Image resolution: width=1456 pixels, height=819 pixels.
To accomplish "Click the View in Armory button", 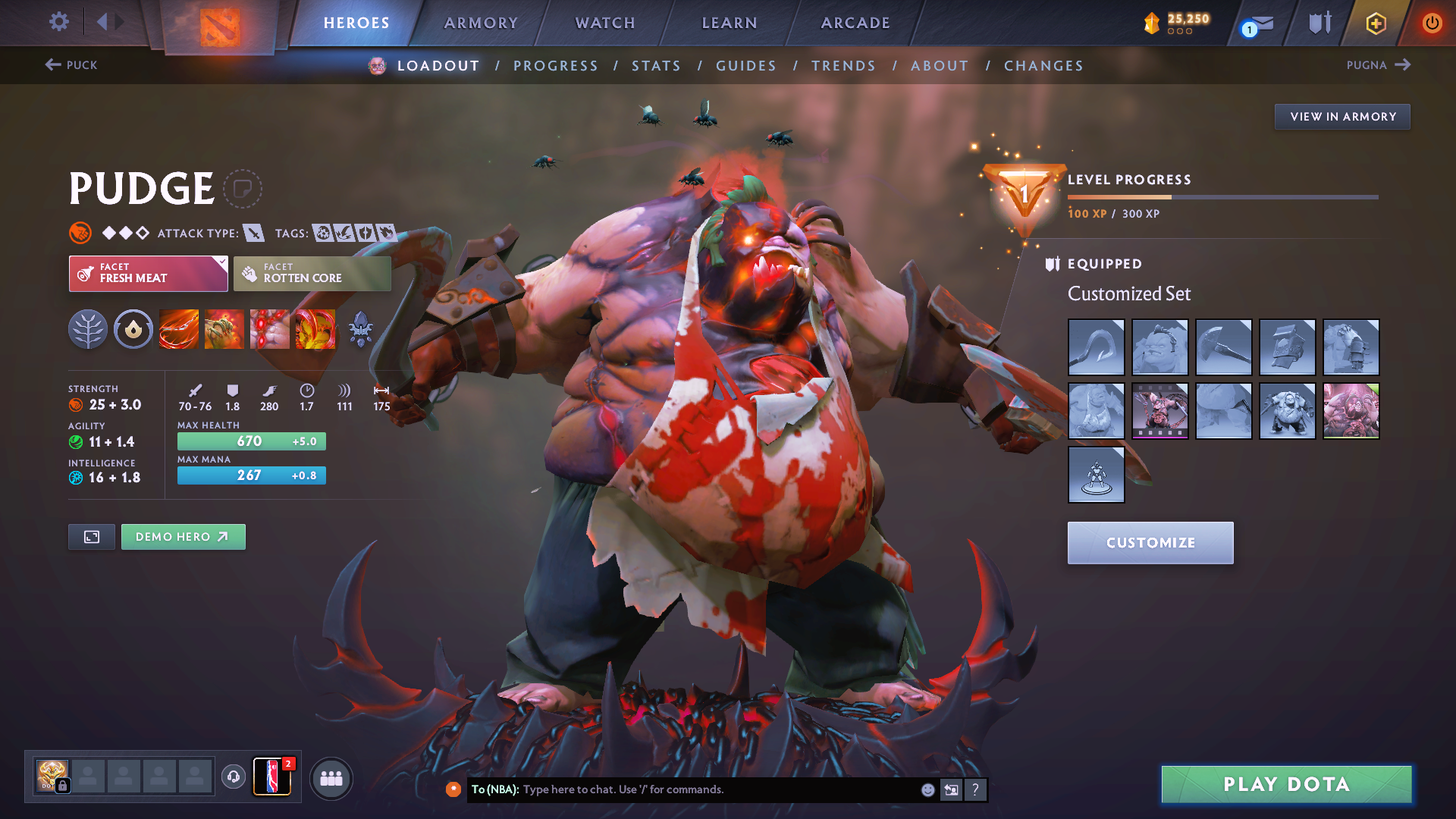I will coord(1342,117).
